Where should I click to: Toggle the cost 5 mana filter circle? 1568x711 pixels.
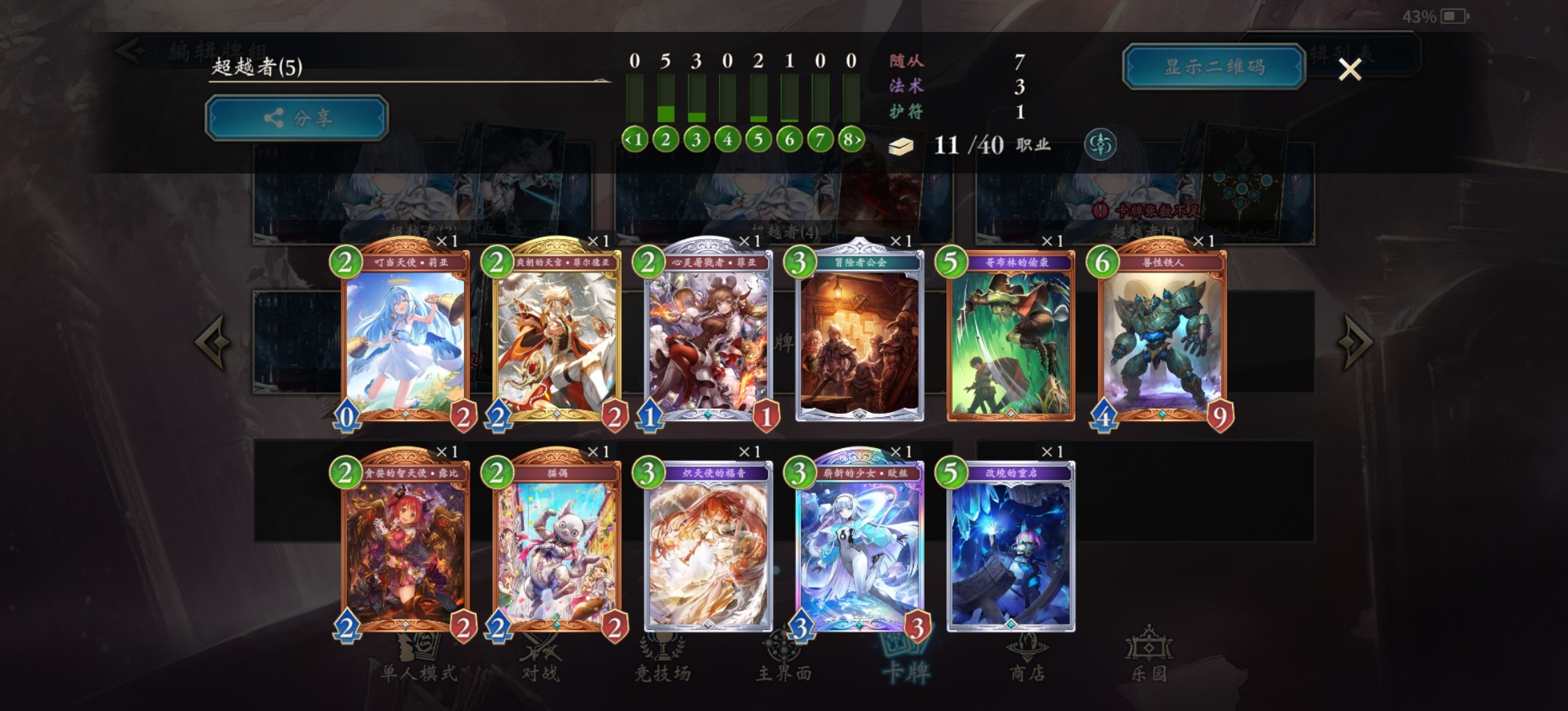tap(758, 140)
